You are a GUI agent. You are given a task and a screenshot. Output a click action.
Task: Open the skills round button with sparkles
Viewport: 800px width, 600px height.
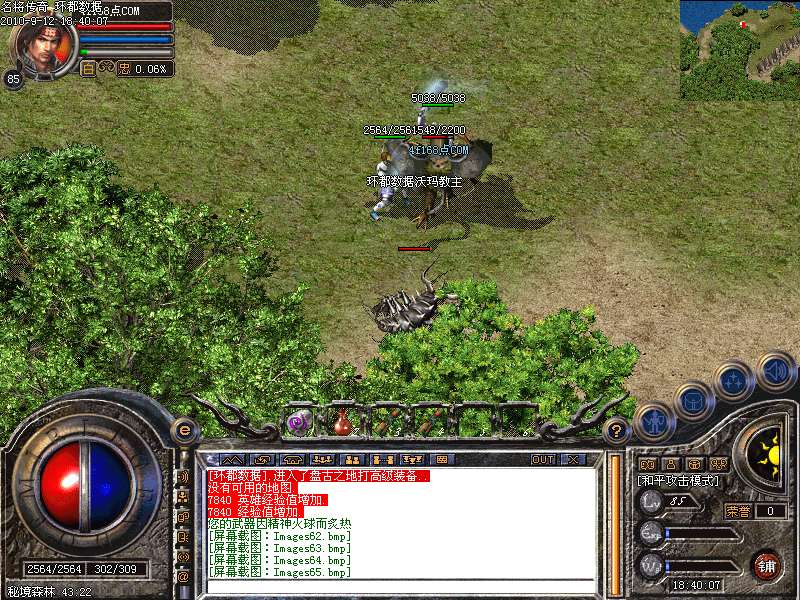click(x=735, y=380)
